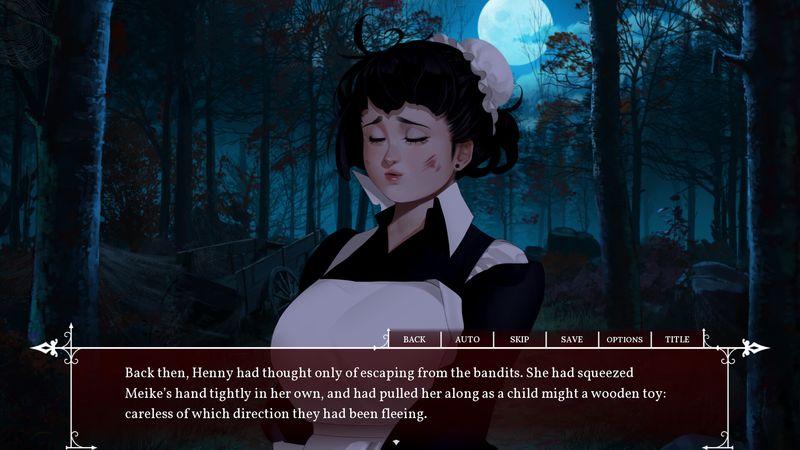
Task: Activate the Skip button
Action: (520, 339)
